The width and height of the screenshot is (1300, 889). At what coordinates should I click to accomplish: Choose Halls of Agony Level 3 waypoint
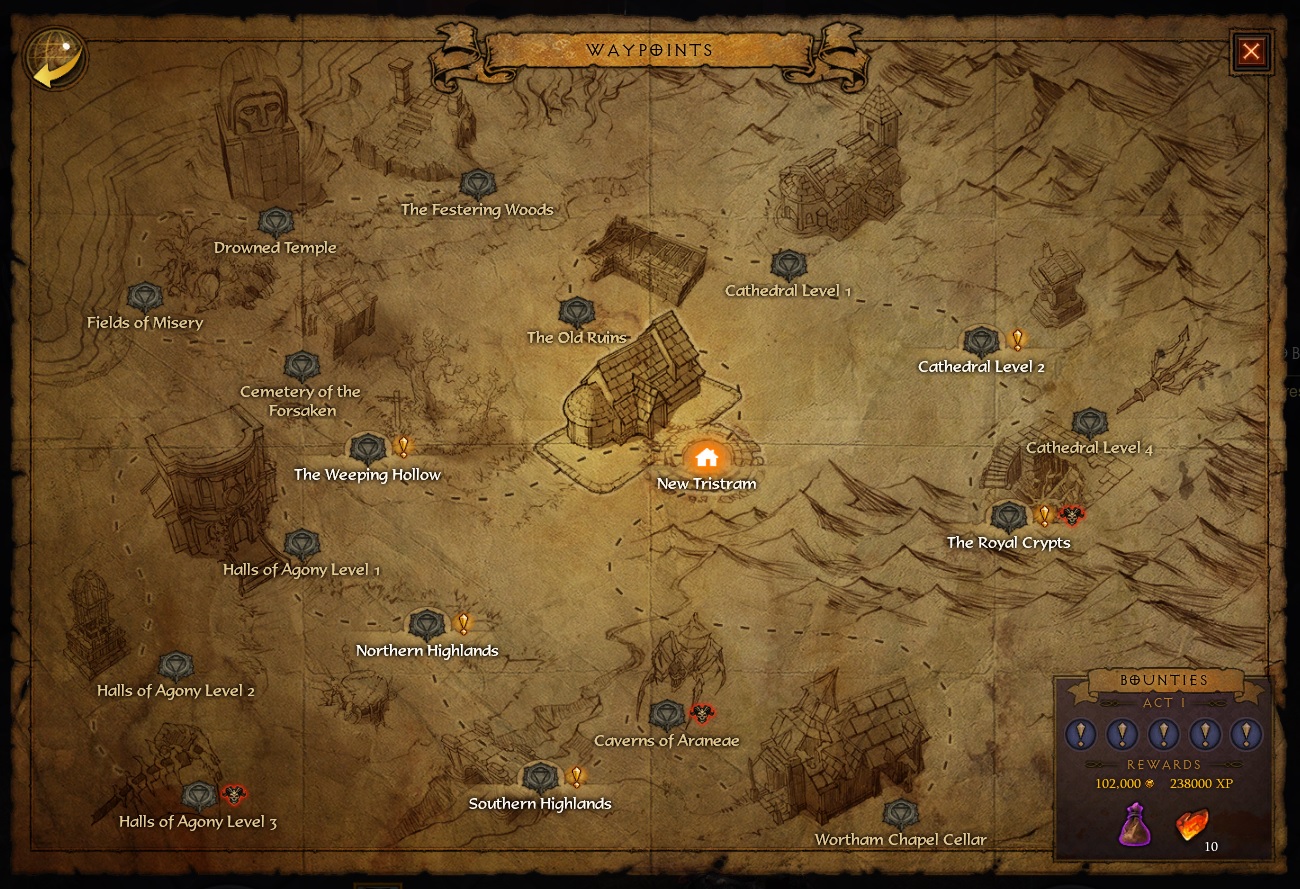tap(199, 797)
